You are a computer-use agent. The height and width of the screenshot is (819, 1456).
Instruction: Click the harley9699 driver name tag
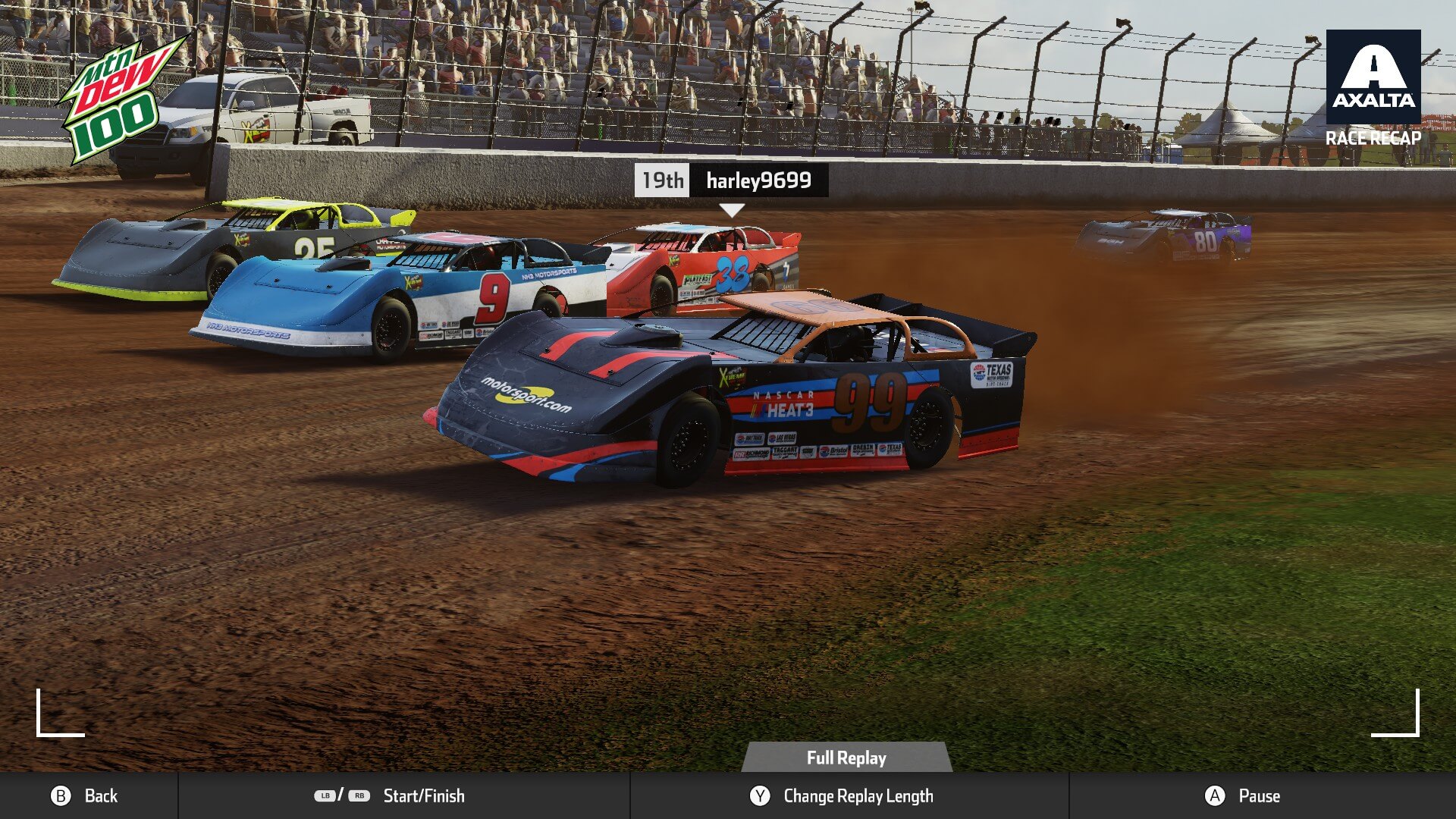pyautogui.click(x=758, y=180)
